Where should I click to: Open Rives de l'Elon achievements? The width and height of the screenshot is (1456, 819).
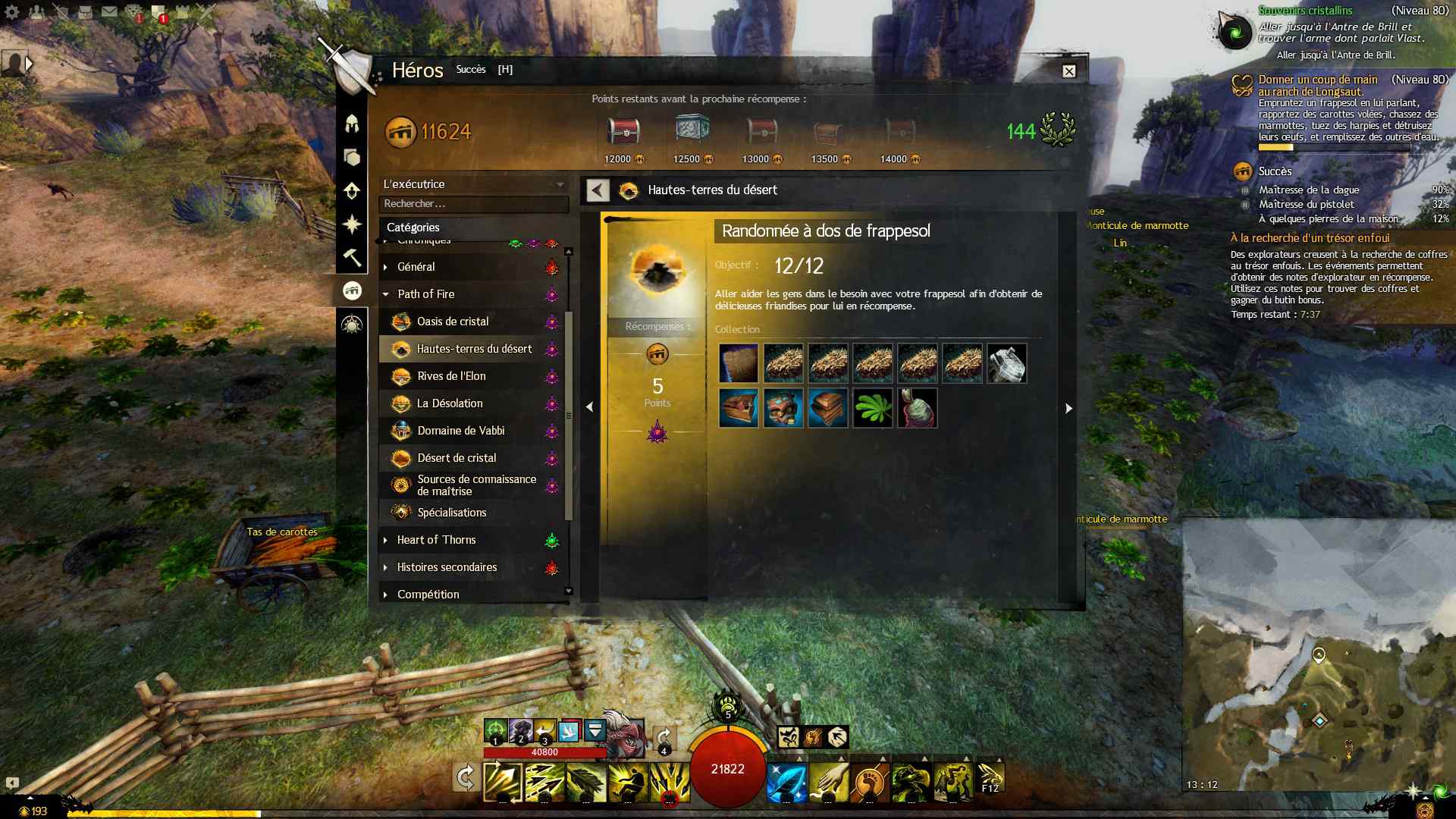451,376
